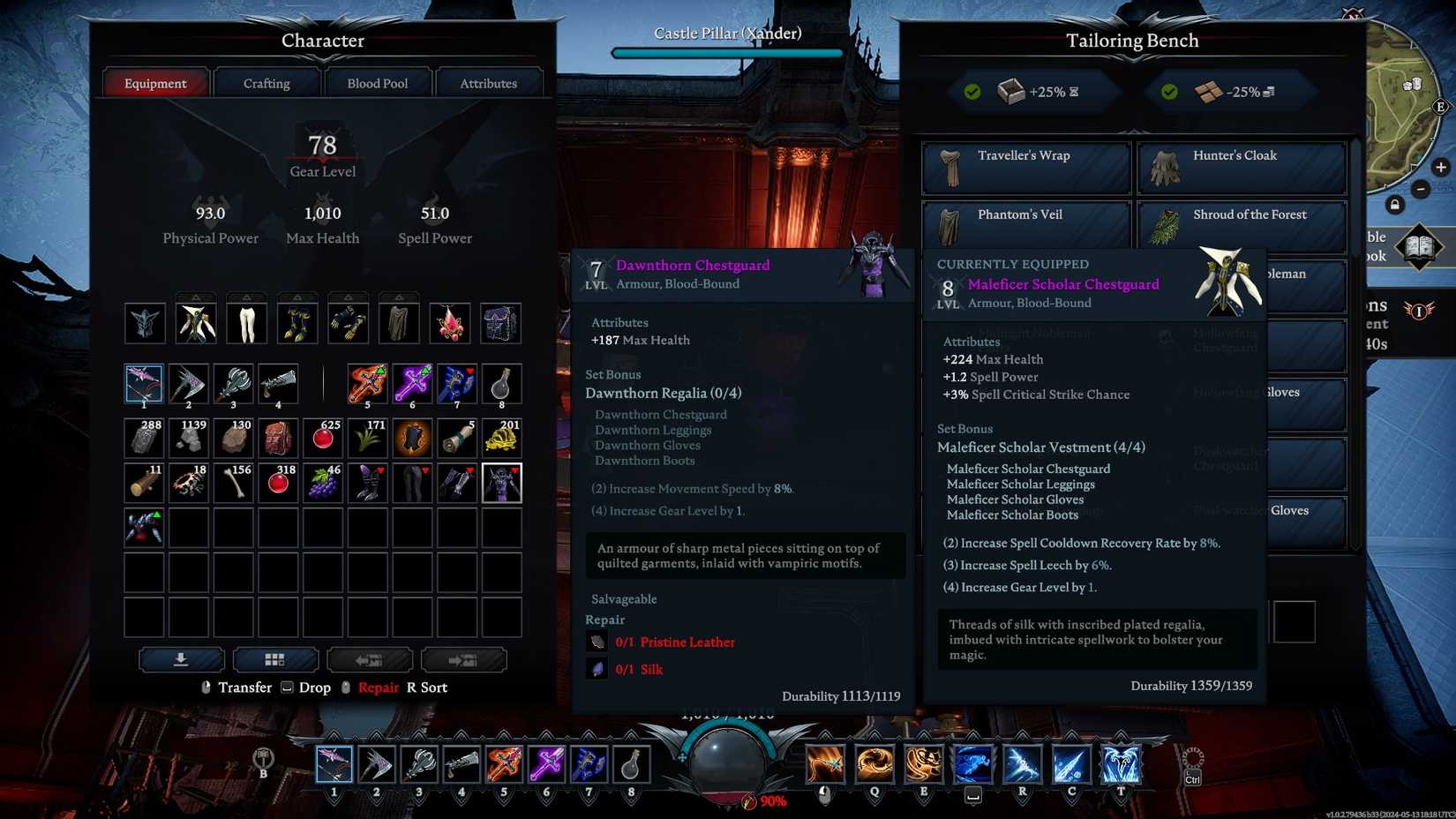Screen dimensions: 1456x819
Task: Collapse the minimap with the minus control
Action: pos(1421,189)
